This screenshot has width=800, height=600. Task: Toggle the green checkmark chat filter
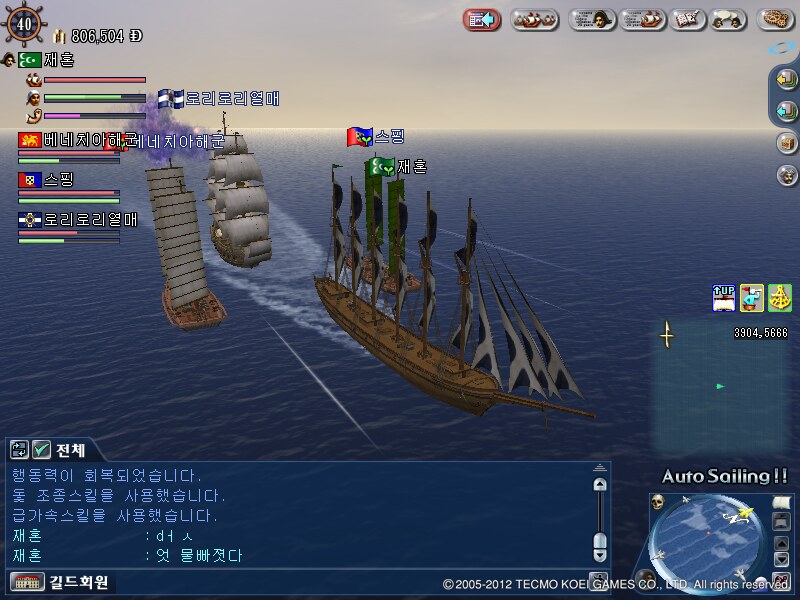click(41, 450)
